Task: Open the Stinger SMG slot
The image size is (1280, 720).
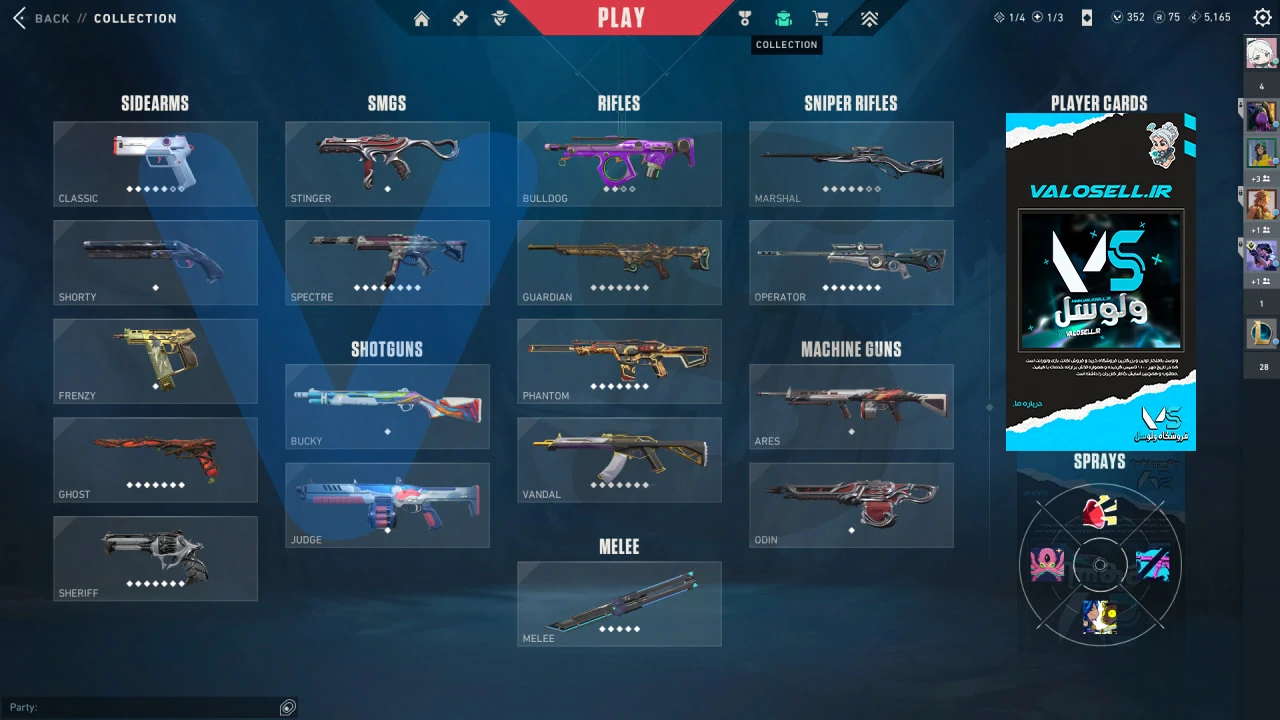Action: click(x=387, y=164)
